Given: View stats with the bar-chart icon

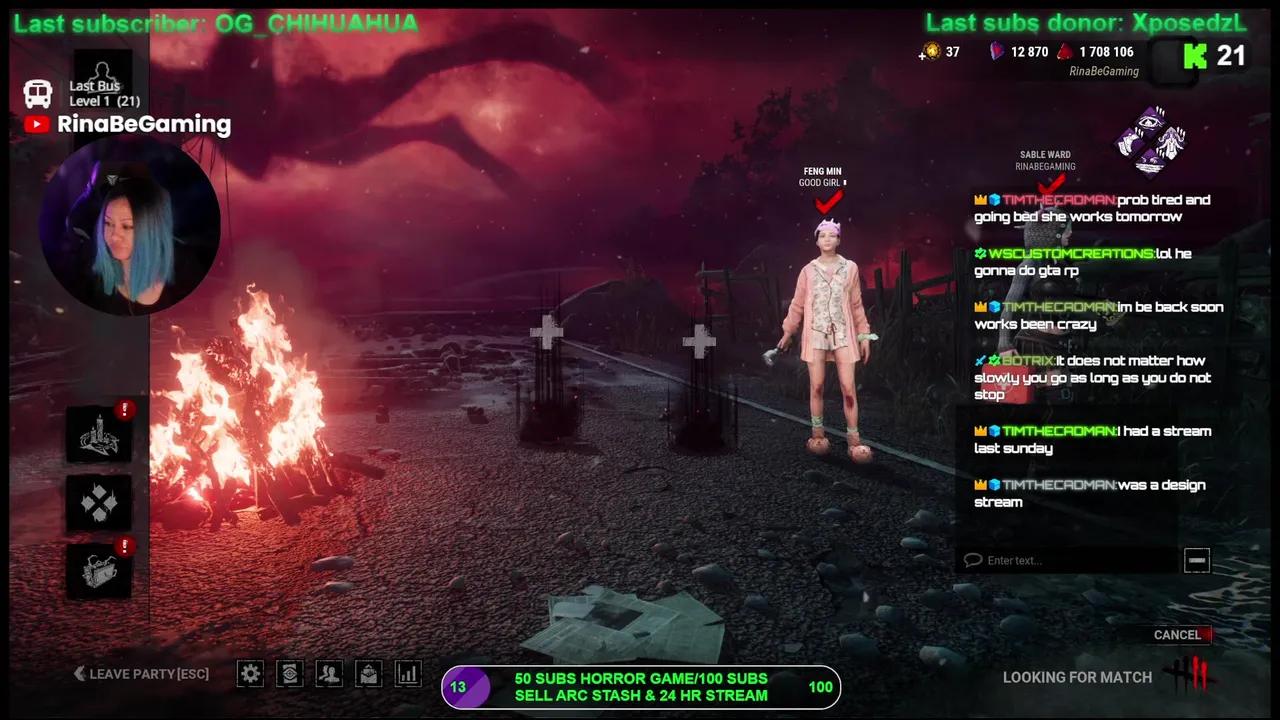Looking at the screenshot, I should [x=407, y=674].
